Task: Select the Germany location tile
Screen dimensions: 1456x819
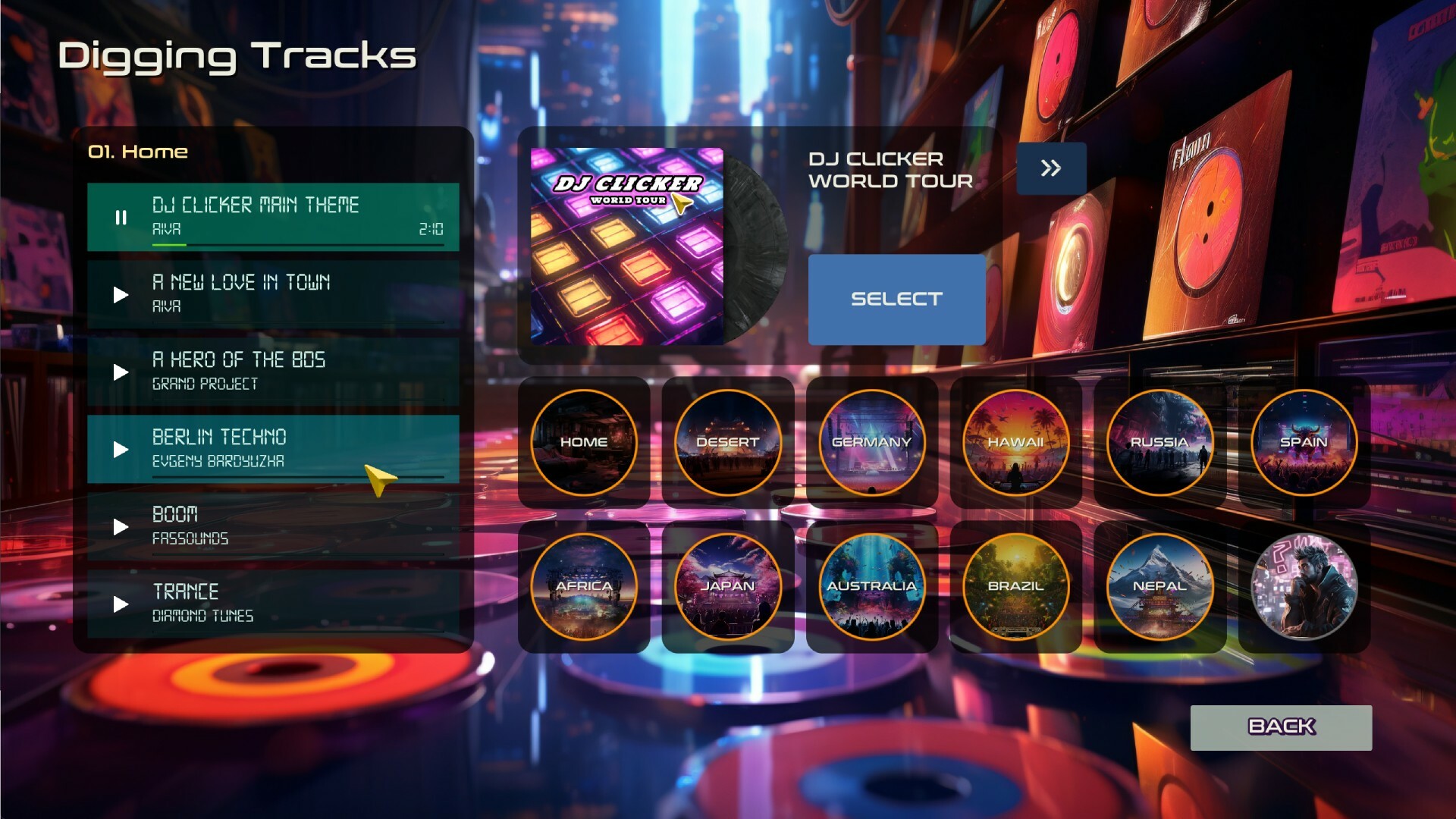Action: tap(872, 443)
